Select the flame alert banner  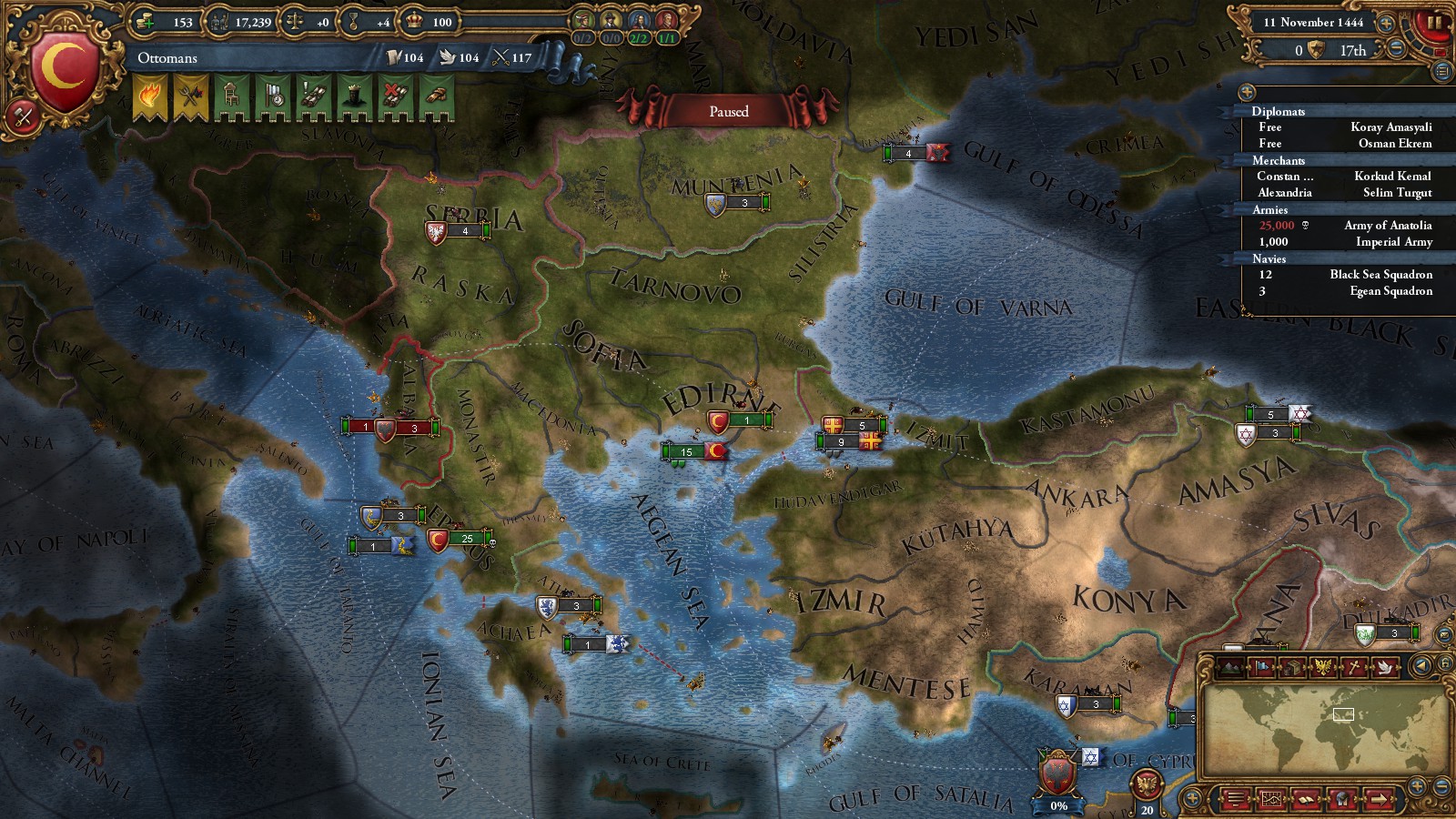tap(150, 96)
